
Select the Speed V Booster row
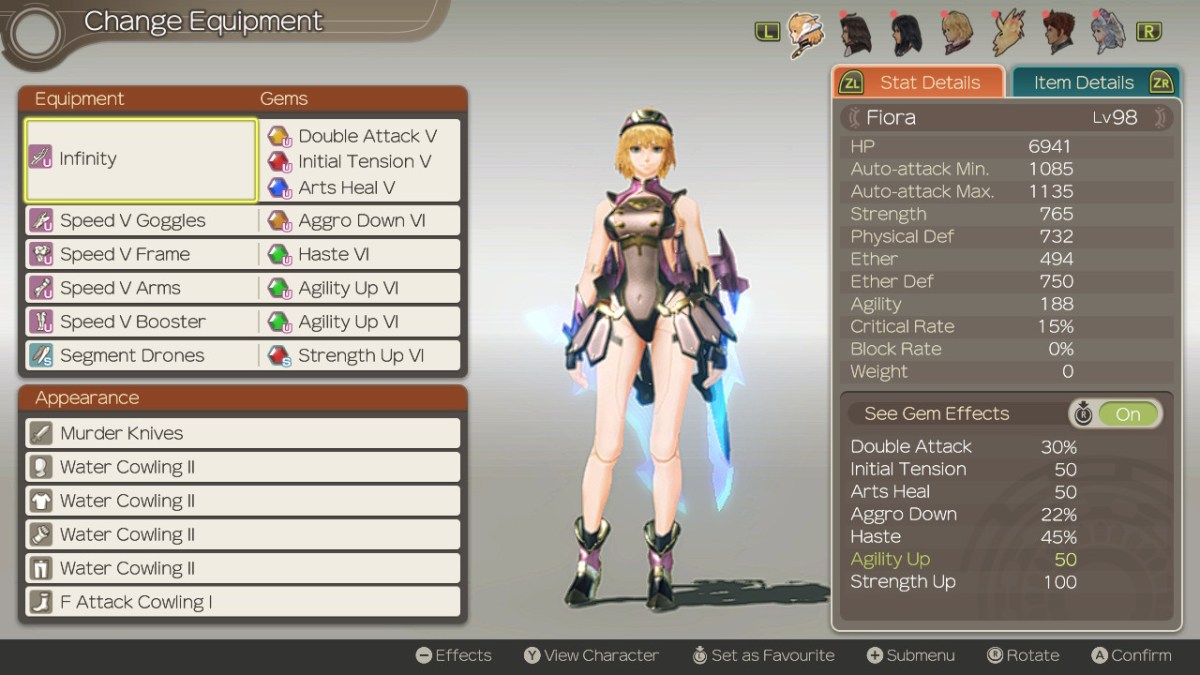(141, 322)
